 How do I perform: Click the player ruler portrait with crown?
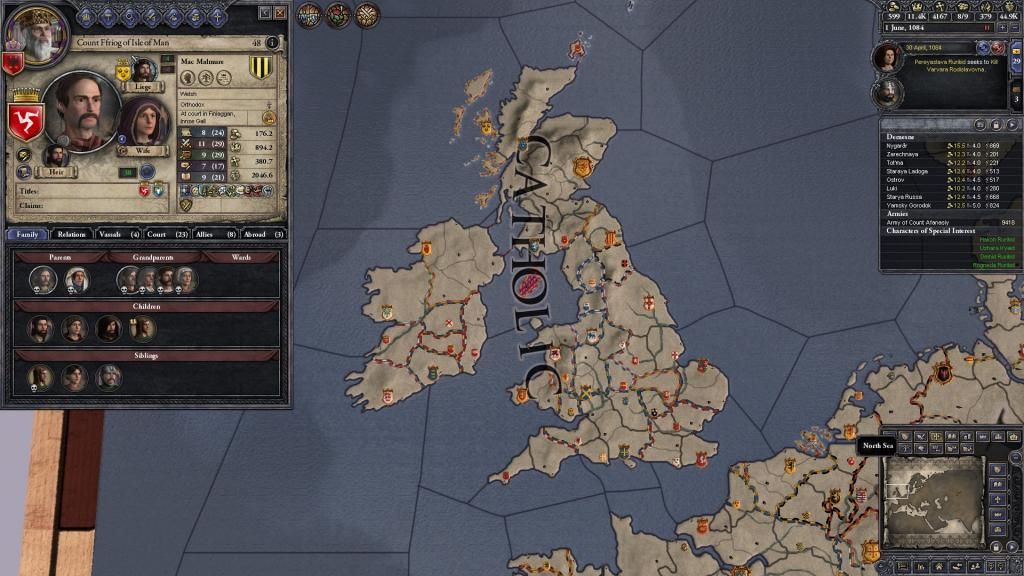click(x=31, y=27)
